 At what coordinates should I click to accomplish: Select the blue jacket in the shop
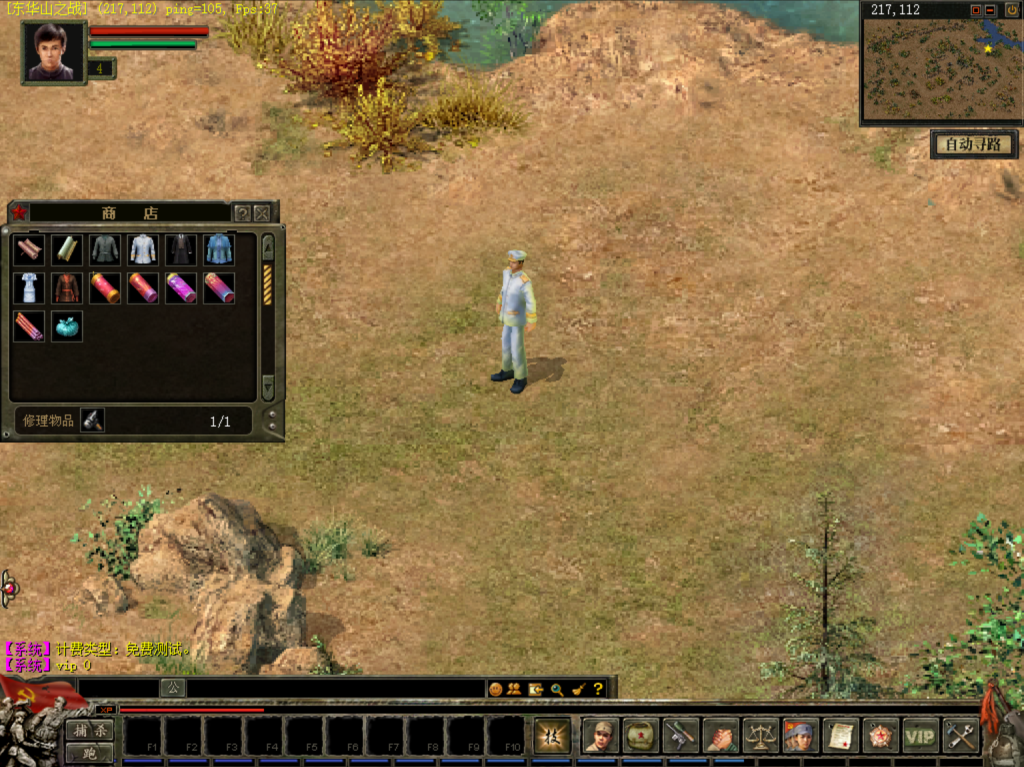click(x=219, y=249)
